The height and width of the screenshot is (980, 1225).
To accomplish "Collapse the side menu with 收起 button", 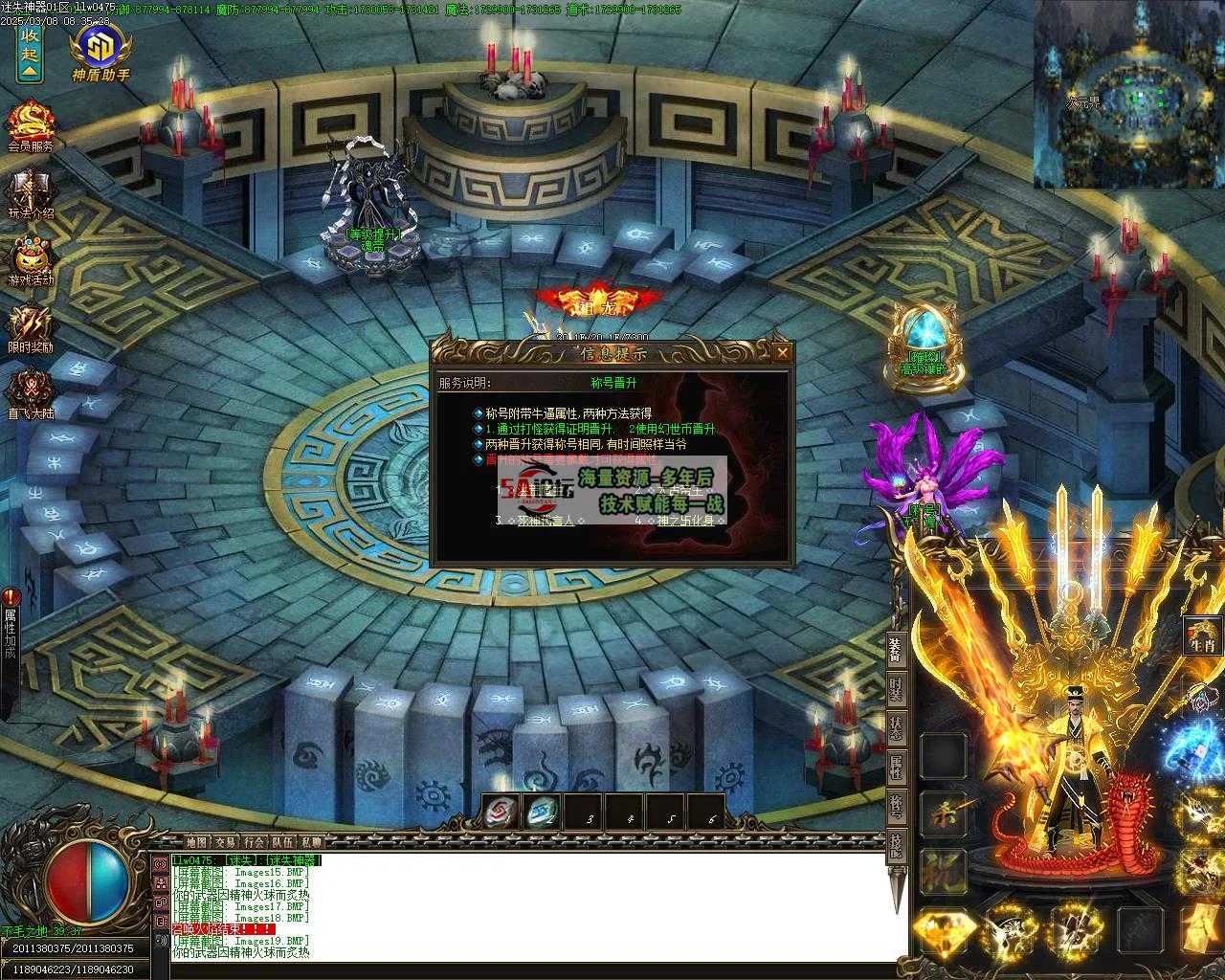I will (30, 56).
